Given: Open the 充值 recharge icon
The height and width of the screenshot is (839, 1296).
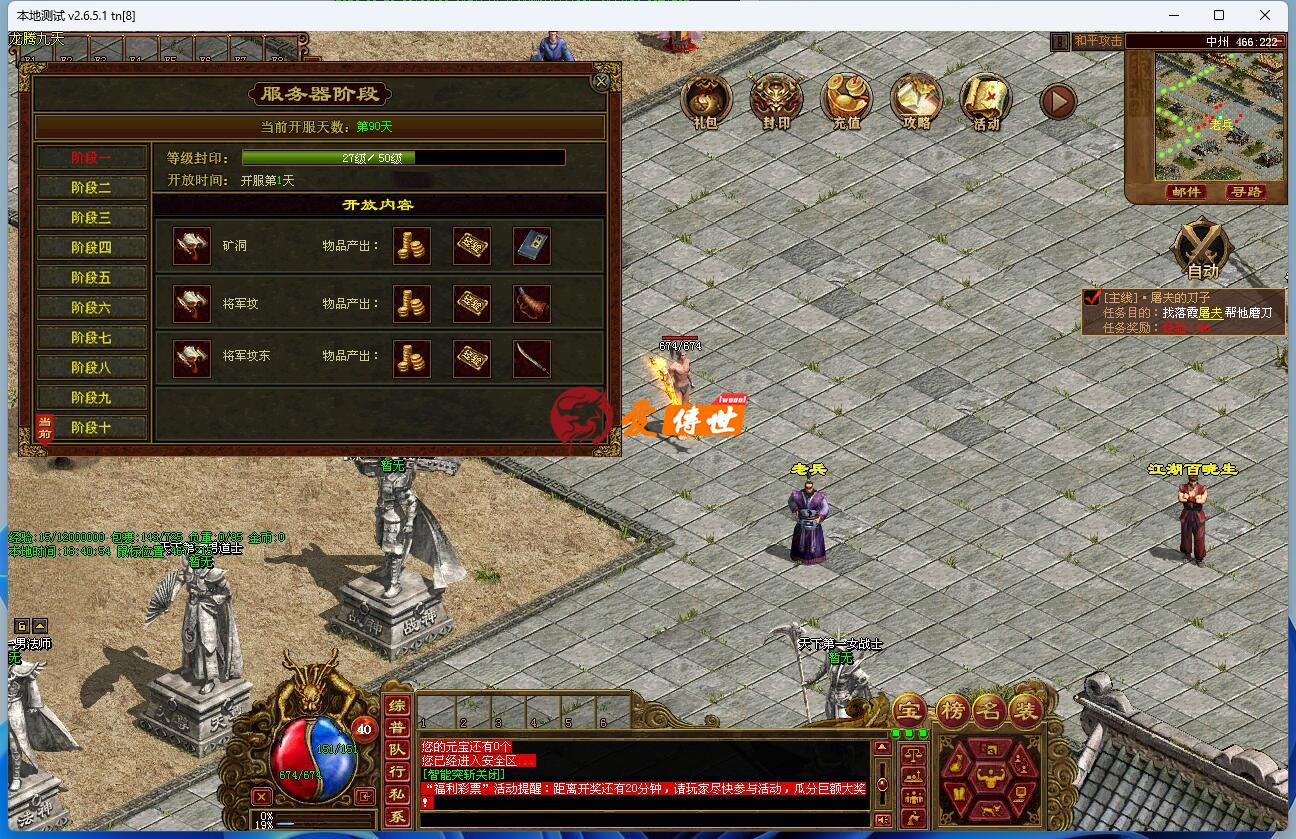Looking at the screenshot, I should (846, 101).
